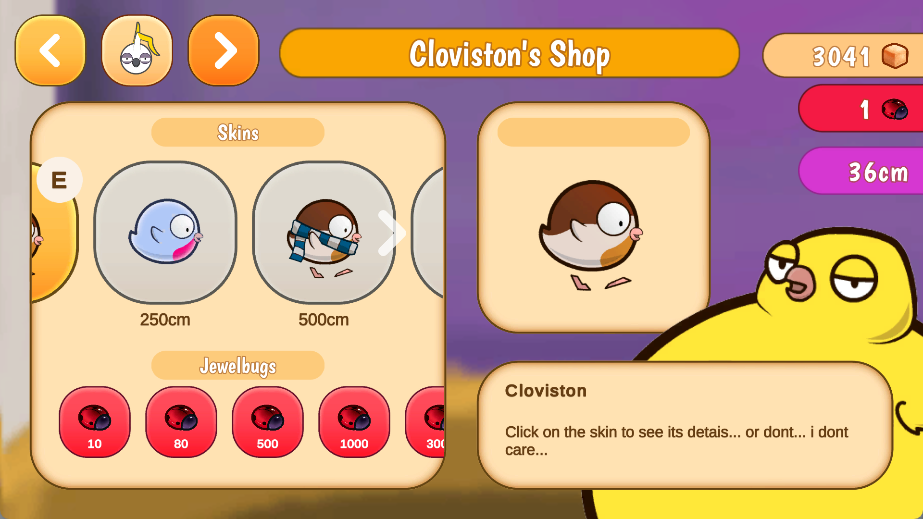923x519 pixels.
Task: Select the cockatiel character icon
Action: (x=137, y=51)
